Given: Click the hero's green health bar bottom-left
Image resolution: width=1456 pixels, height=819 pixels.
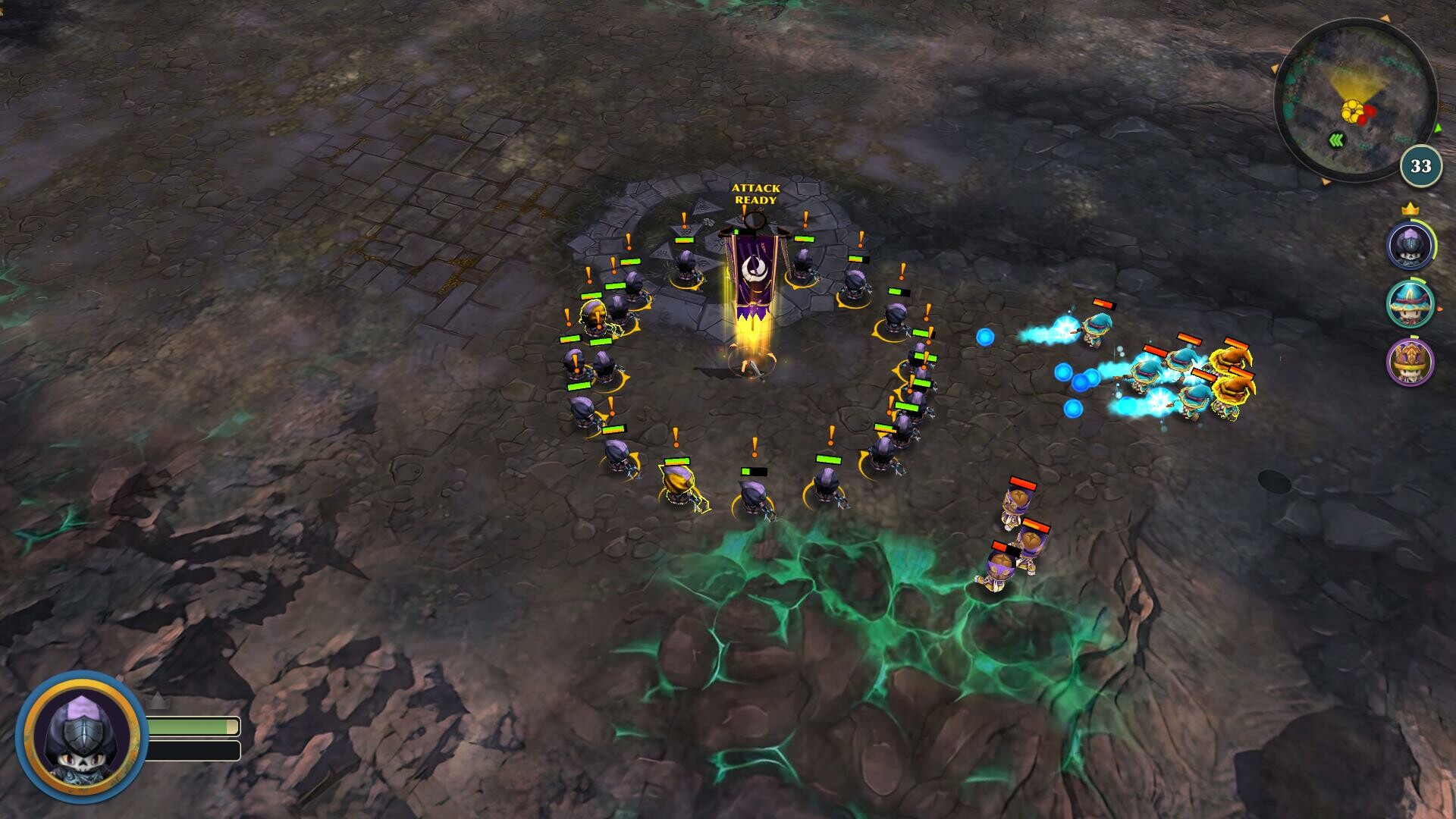Looking at the screenshot, I should (x=192, y=726).
